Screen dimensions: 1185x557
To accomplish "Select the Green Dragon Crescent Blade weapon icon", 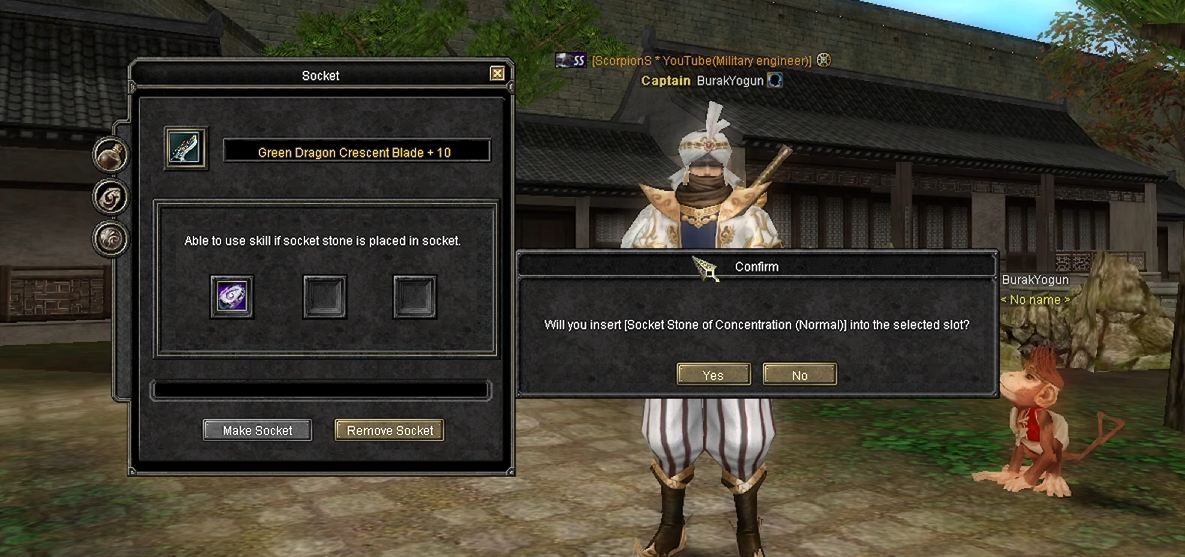I will point(186,148).
